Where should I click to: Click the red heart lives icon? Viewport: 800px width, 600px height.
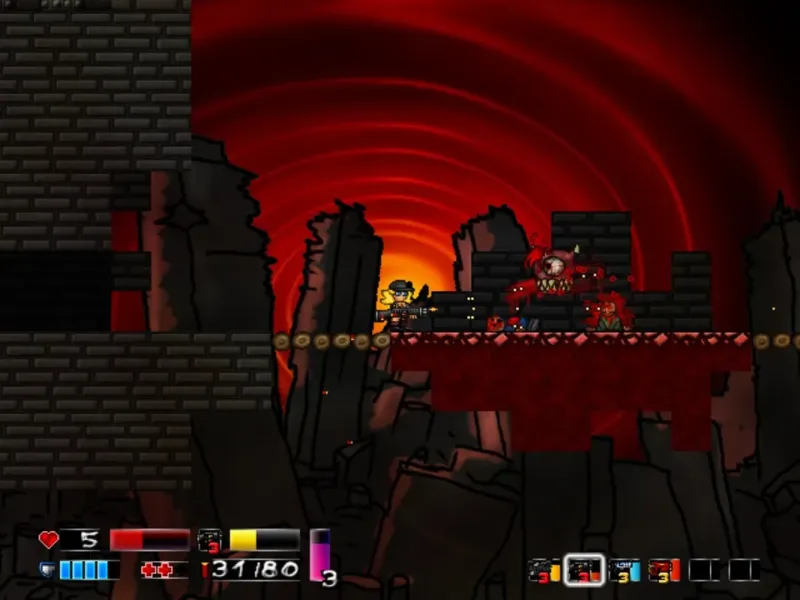(48, 540)
